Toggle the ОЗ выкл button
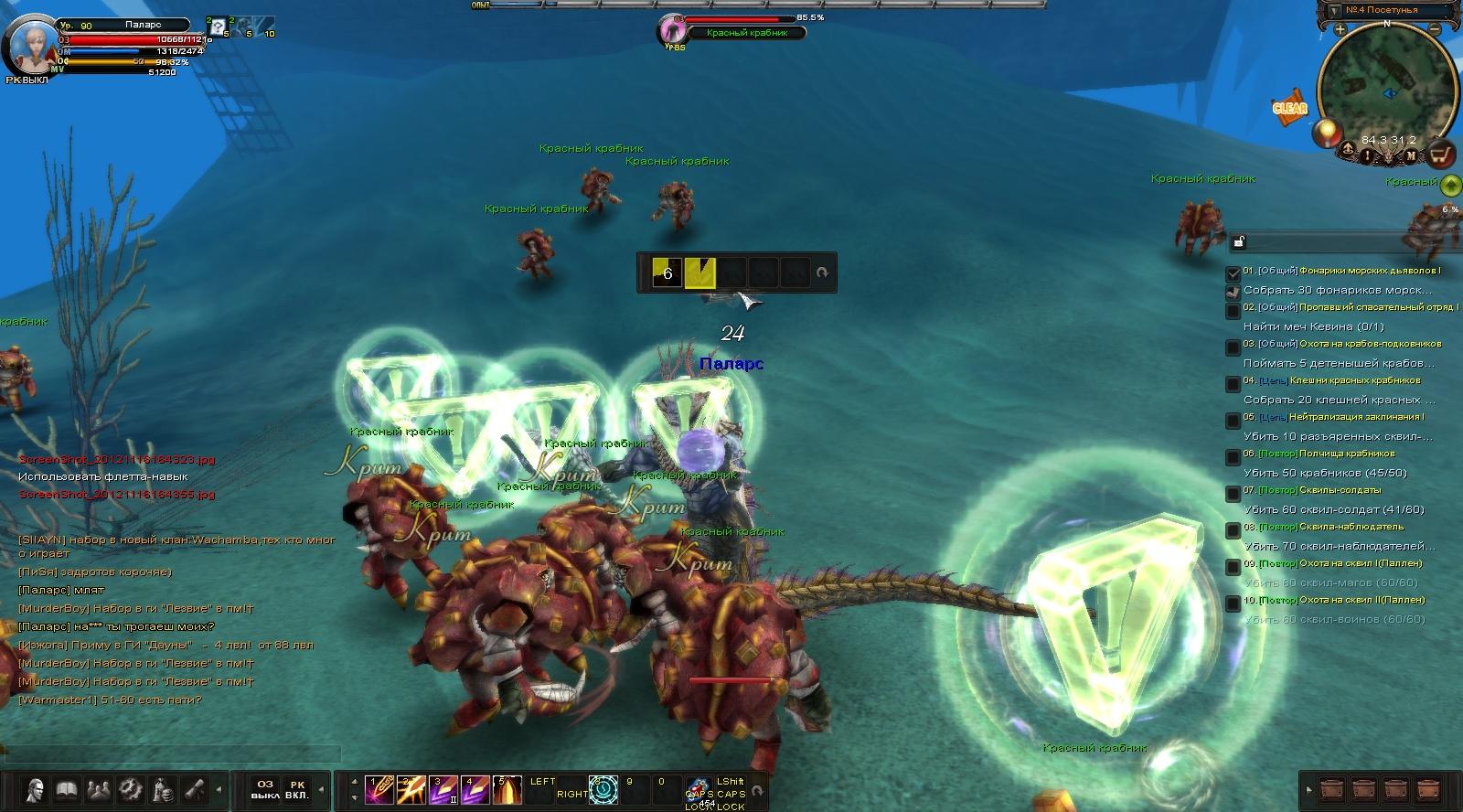The image size is (1463, 812). (265, 789)
